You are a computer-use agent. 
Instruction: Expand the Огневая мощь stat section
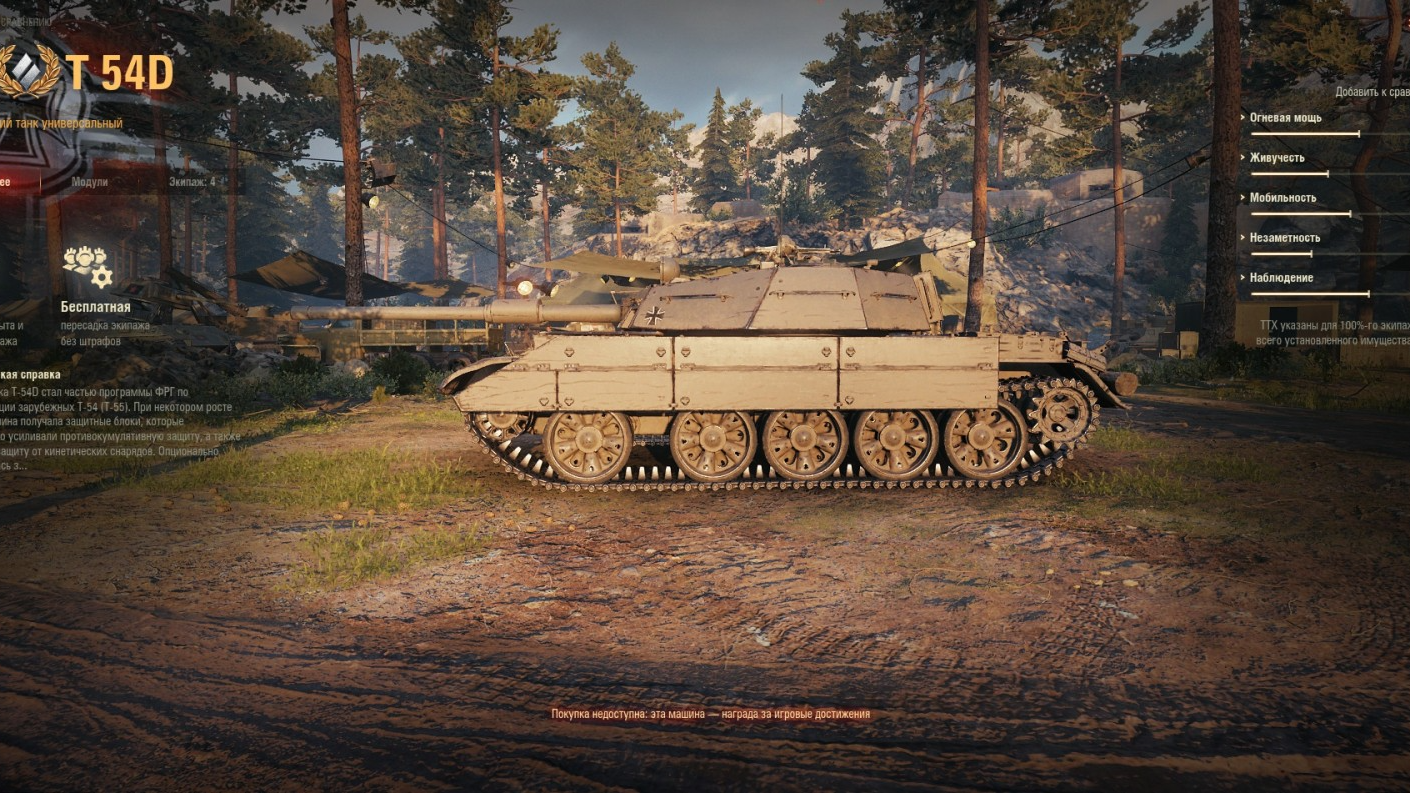[1285, 117]
